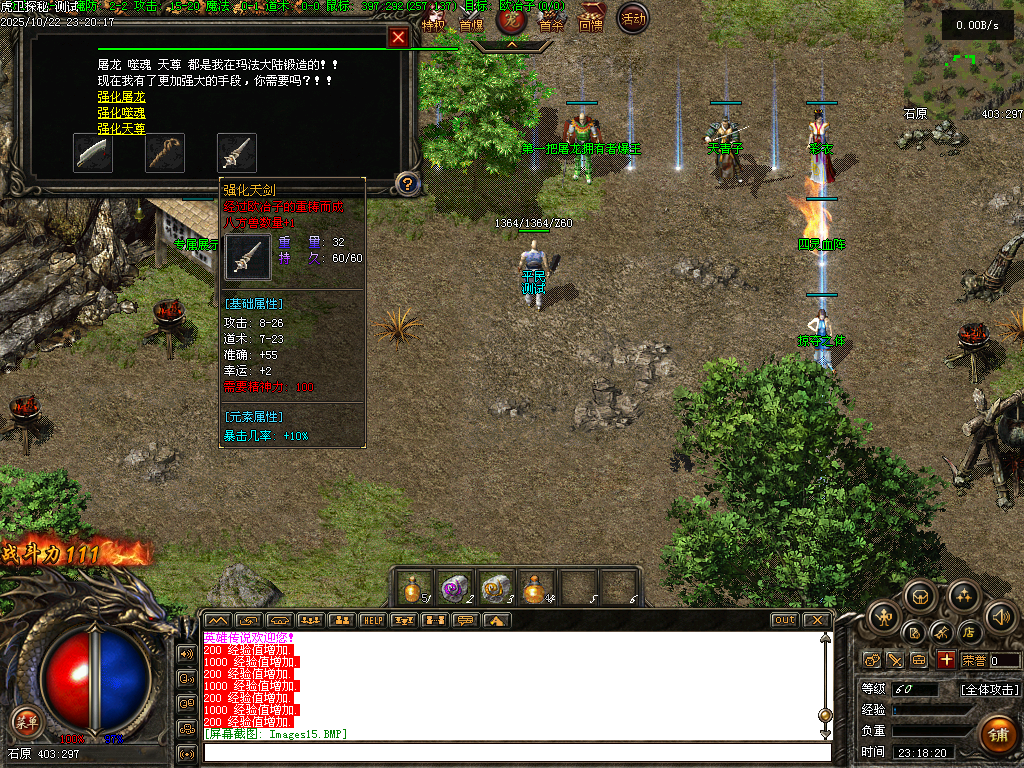Open the dialogue window's question mark help
Image resolution: width=1024 pixels, height=768 pixels.
click(x=407, y=183)
